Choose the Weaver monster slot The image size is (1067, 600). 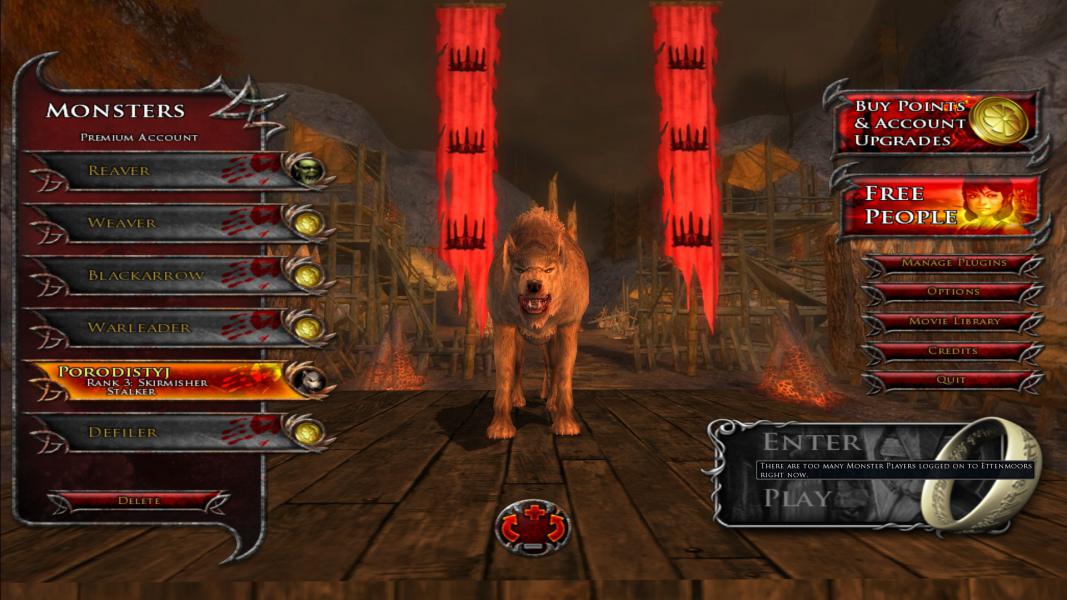click(x=160, y=223)
